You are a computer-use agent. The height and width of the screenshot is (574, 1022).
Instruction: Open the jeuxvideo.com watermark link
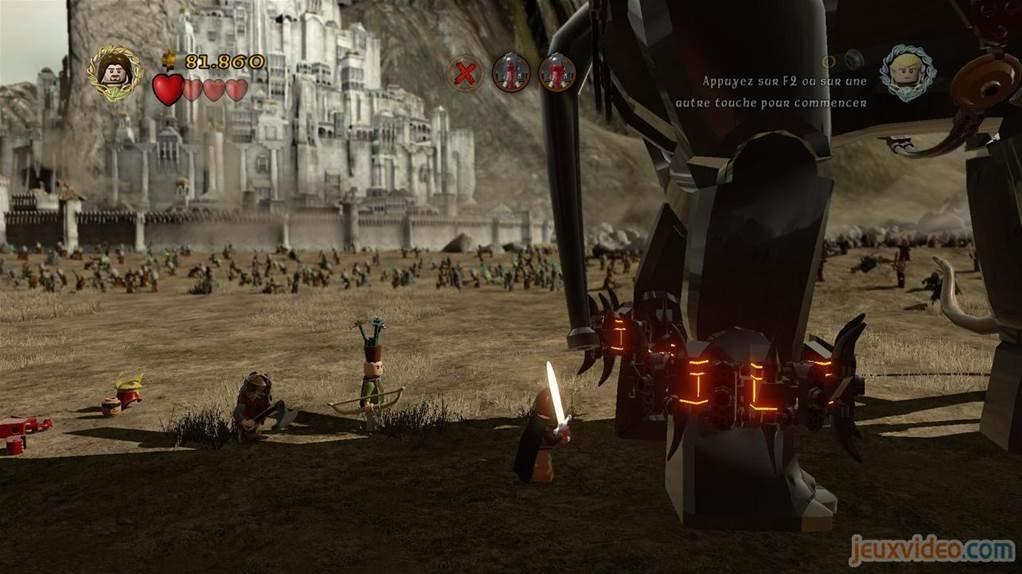pyautogui.click(x=931, y=549)
